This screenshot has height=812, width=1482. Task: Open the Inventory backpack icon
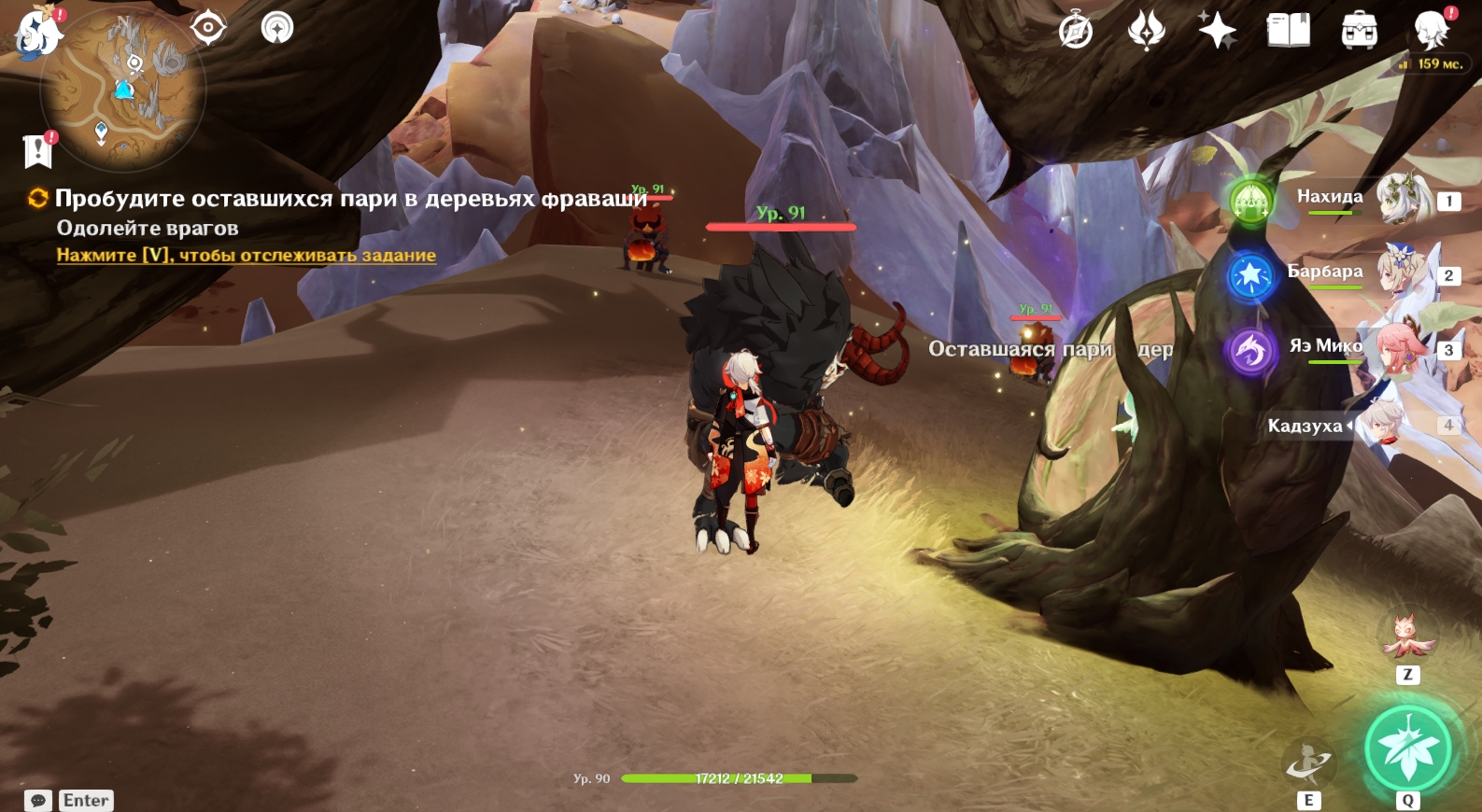[1359, 31]
